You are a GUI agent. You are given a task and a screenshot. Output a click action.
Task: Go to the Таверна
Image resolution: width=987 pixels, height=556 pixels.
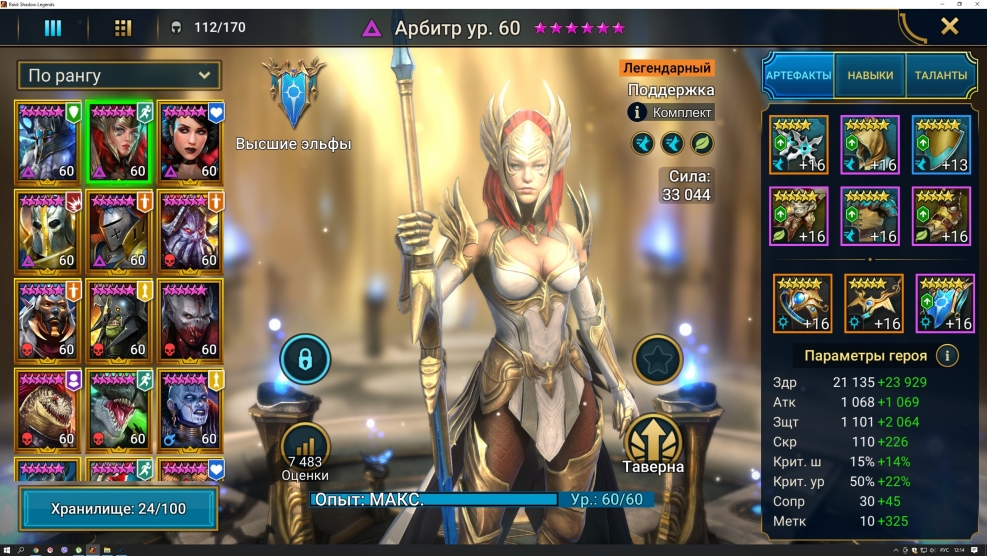pos(655,442)
